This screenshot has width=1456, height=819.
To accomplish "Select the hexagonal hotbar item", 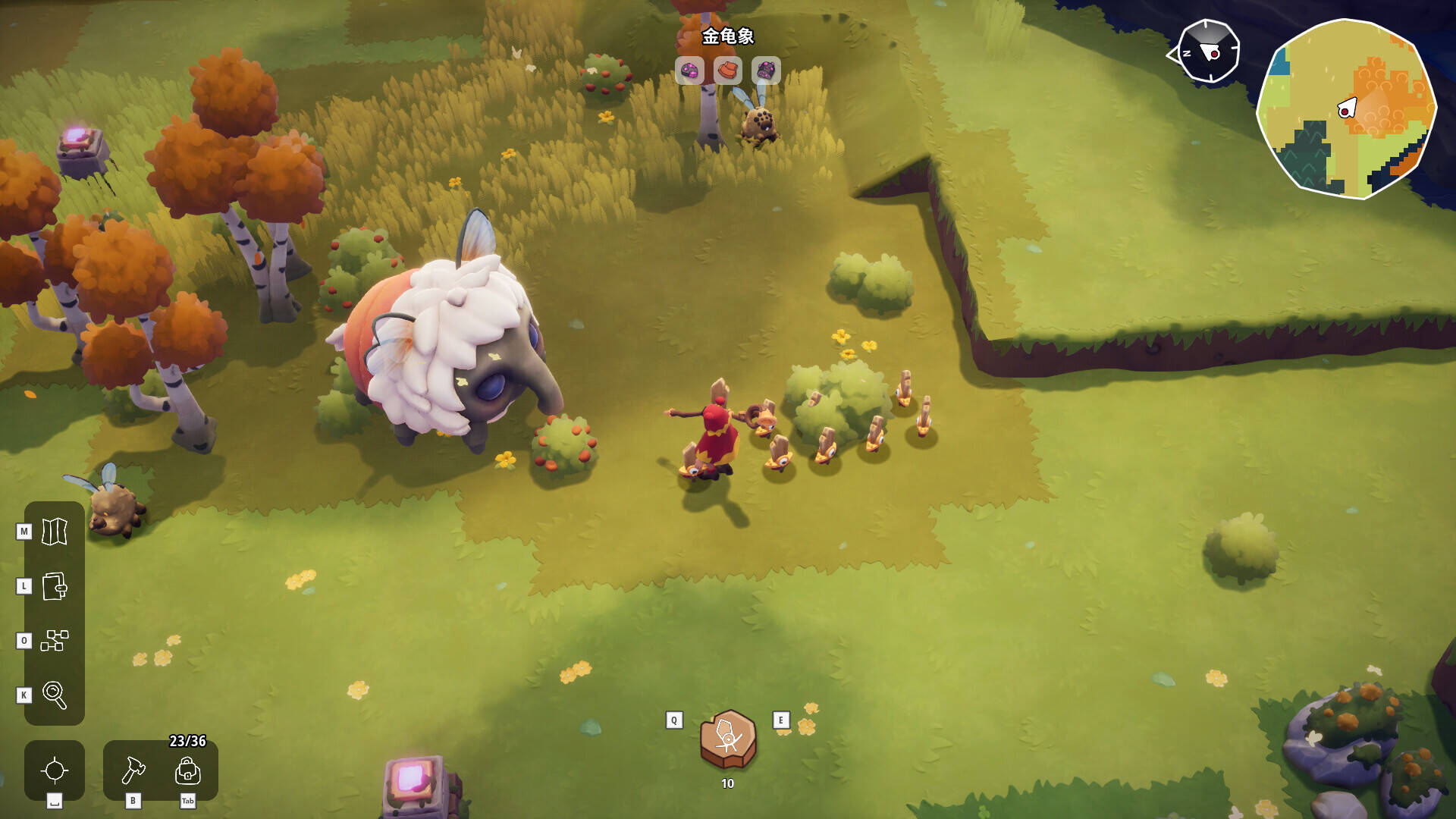I will 728,739.
